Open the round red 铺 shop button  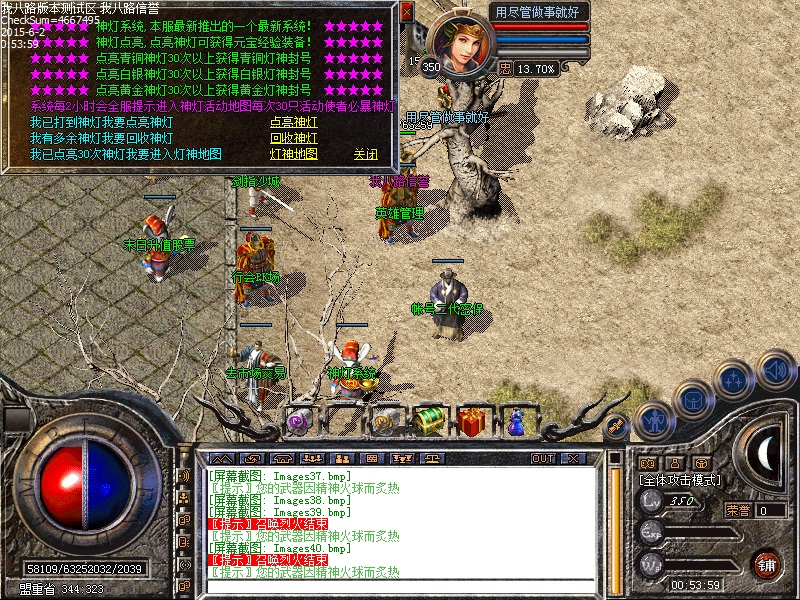(767, 564)
